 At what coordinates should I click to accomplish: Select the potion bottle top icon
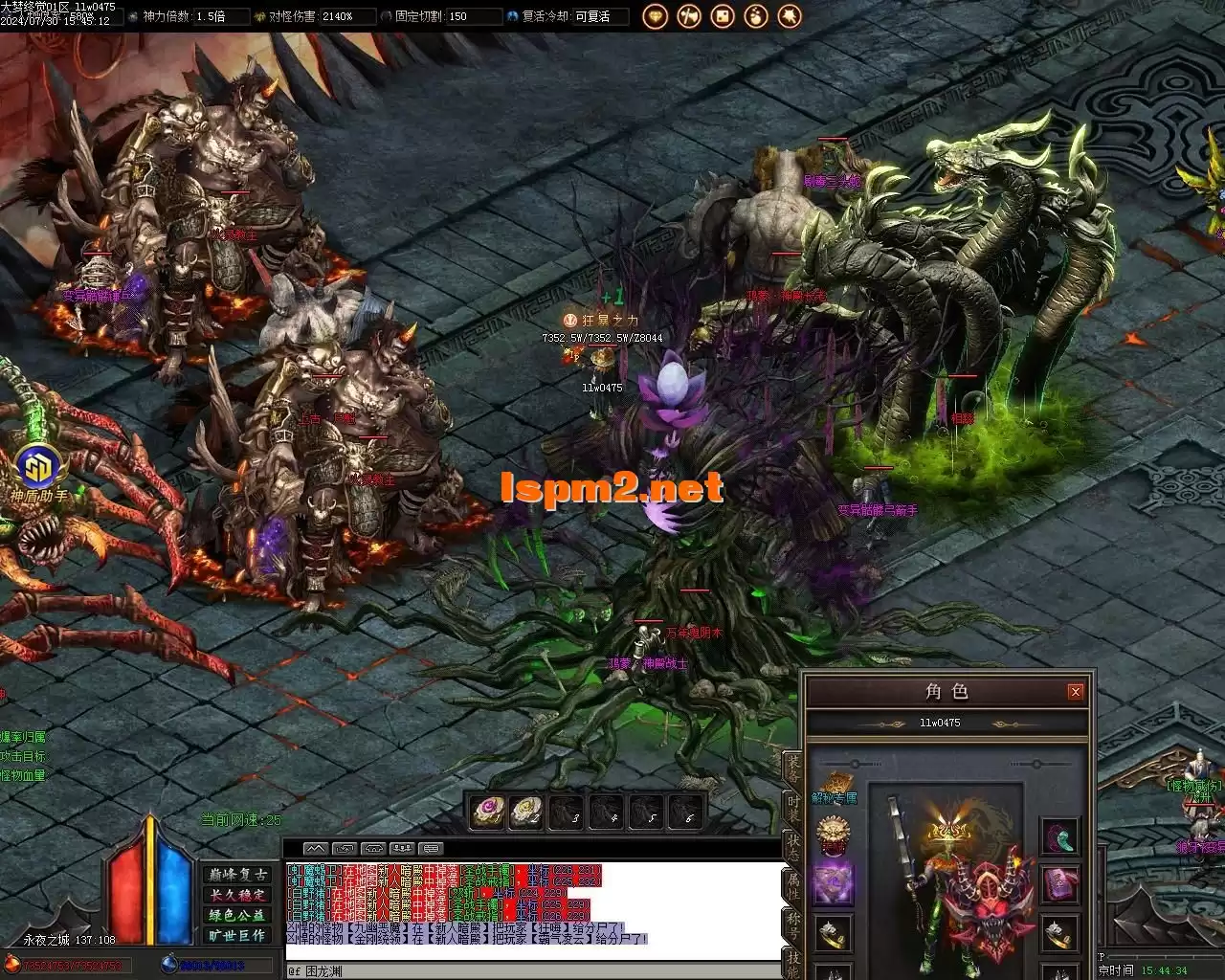tap(756, 16)
